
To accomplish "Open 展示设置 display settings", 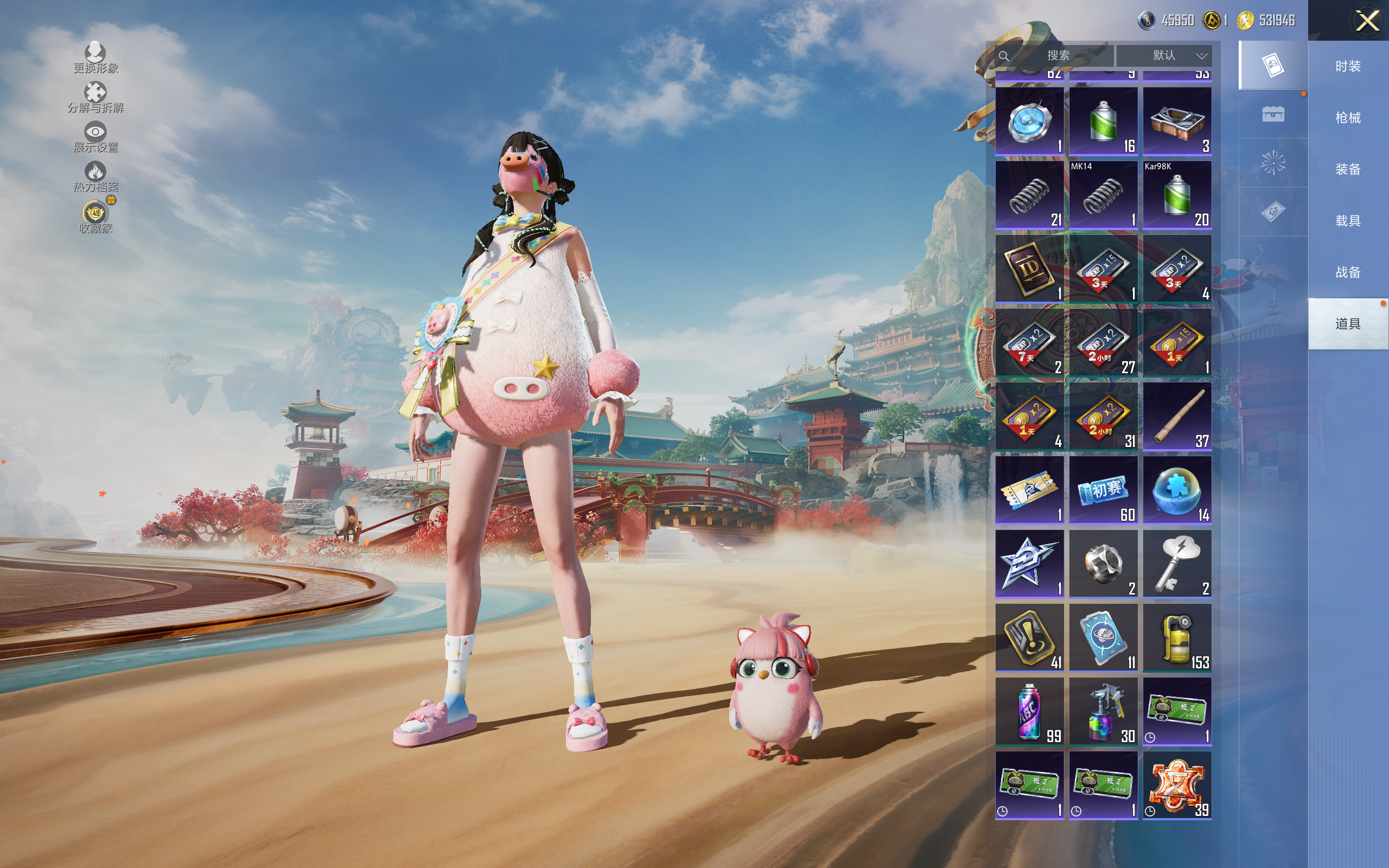I will pos(95,137).
